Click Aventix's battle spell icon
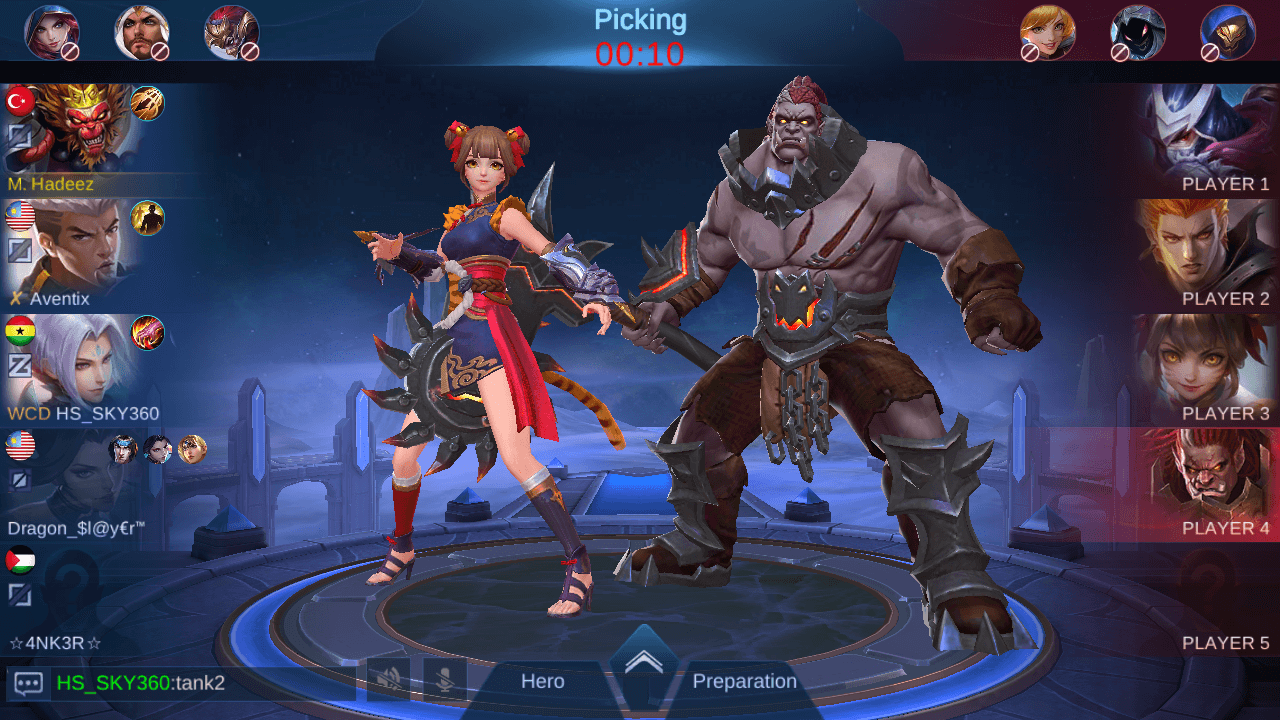Screen dimensions: 1280x720 click(x=148, y=218)
